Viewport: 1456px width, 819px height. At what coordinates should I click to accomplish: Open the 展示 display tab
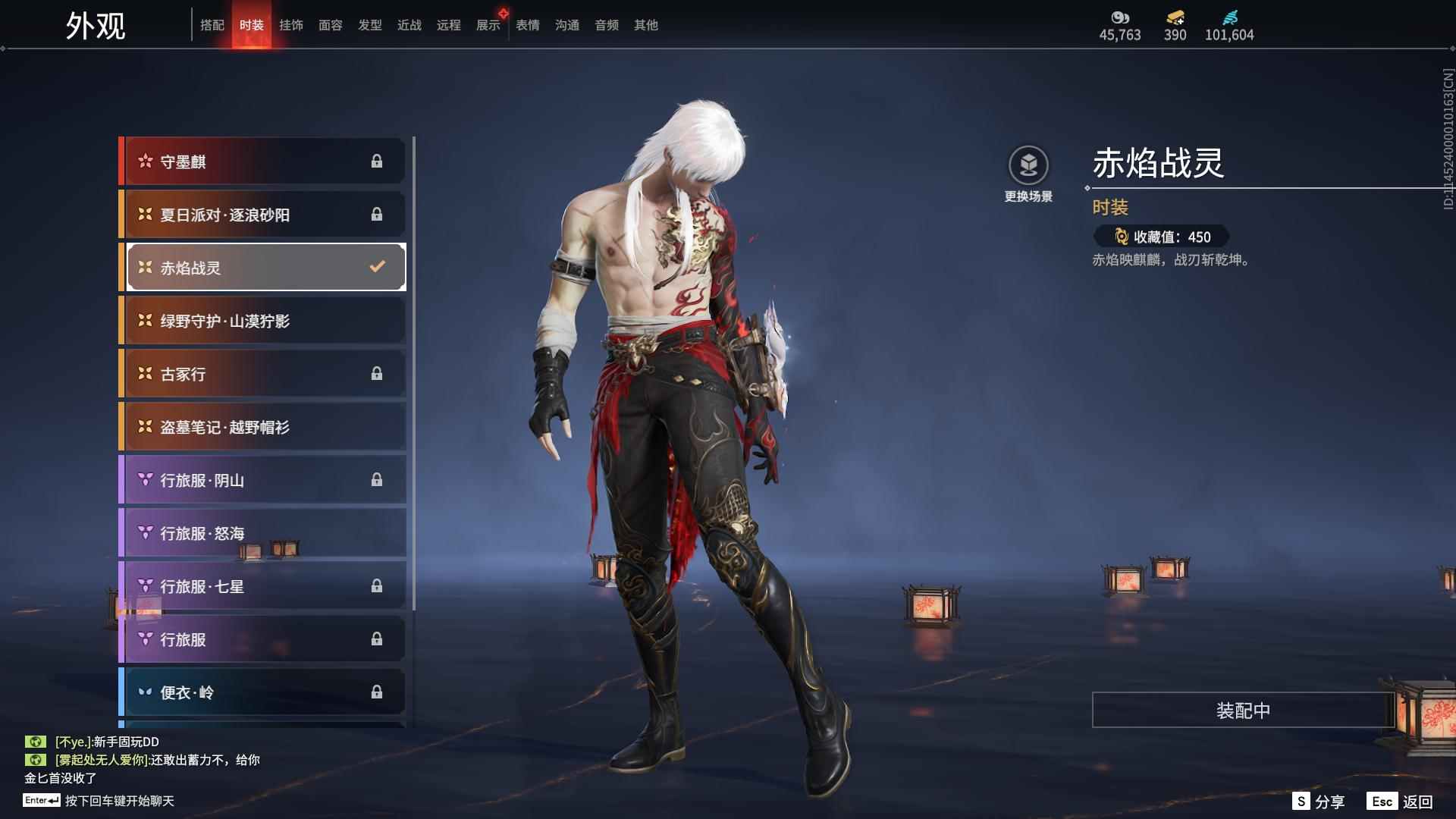[x=488, y=25]
